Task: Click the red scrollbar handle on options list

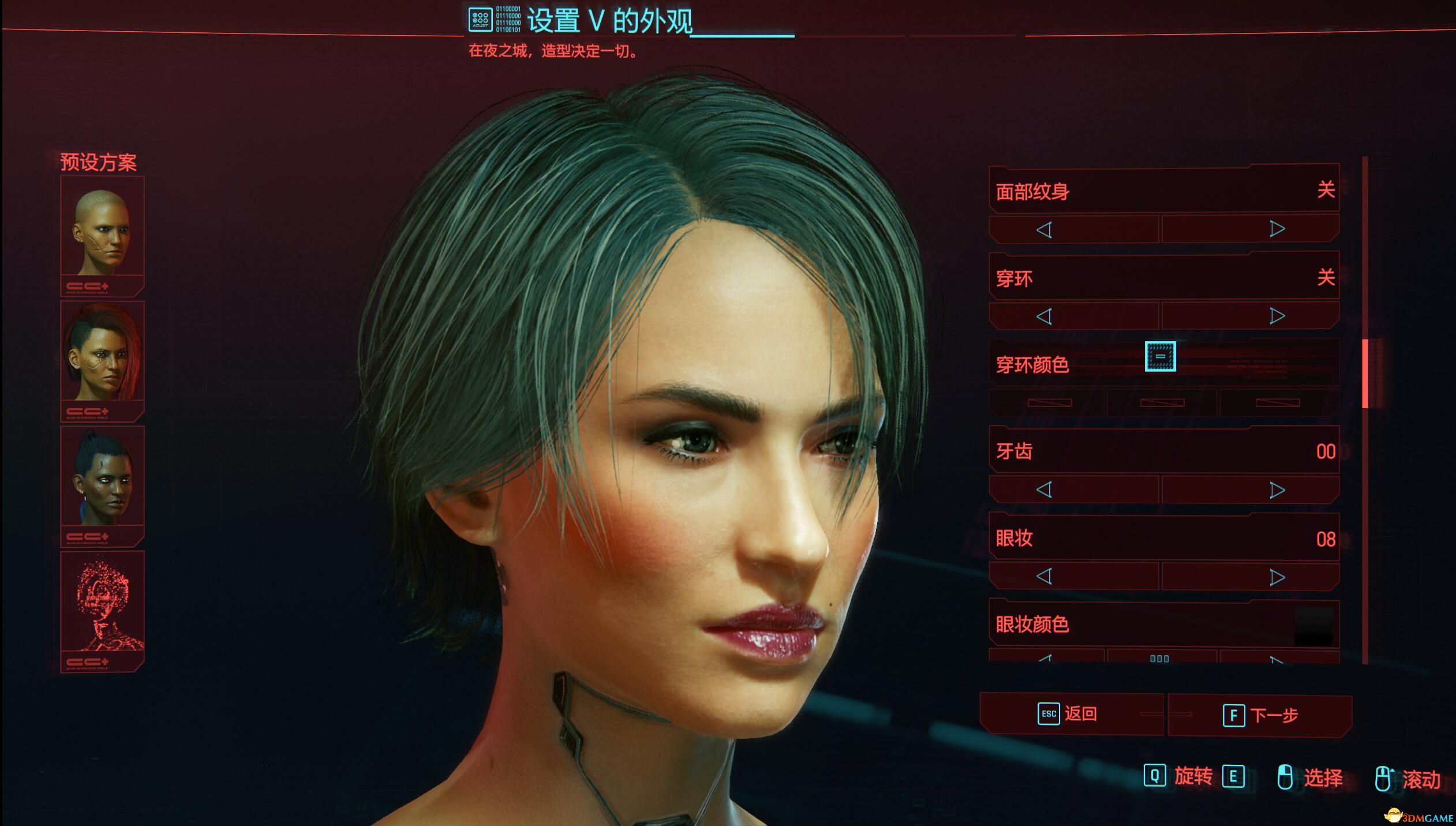Action: coord(1365,373)
